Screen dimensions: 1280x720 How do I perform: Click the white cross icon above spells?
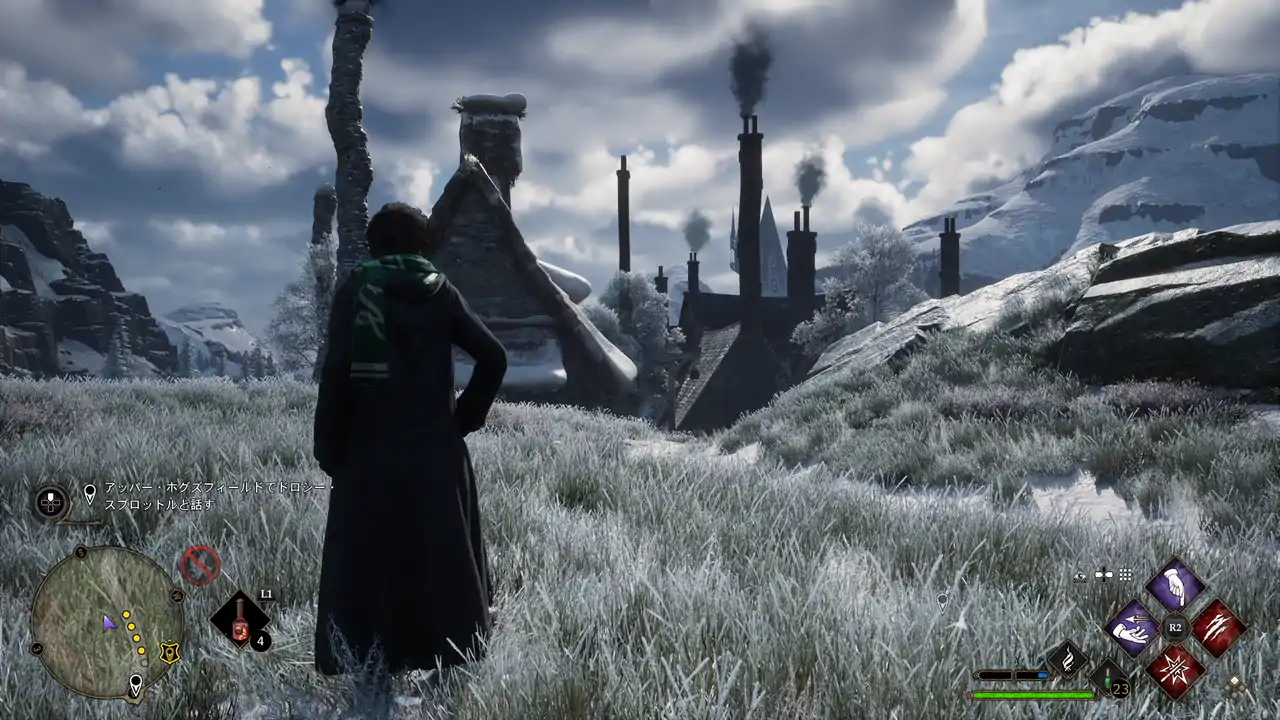[x=1104, y=575]
